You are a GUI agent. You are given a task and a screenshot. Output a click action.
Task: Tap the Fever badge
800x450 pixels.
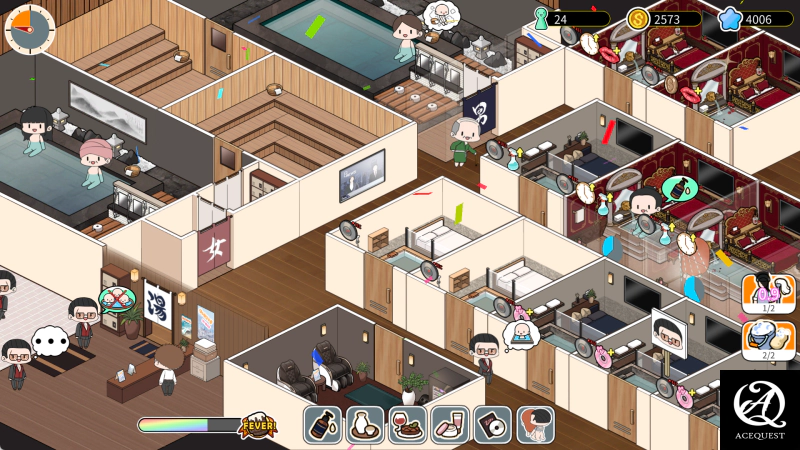tap(258, 426)
